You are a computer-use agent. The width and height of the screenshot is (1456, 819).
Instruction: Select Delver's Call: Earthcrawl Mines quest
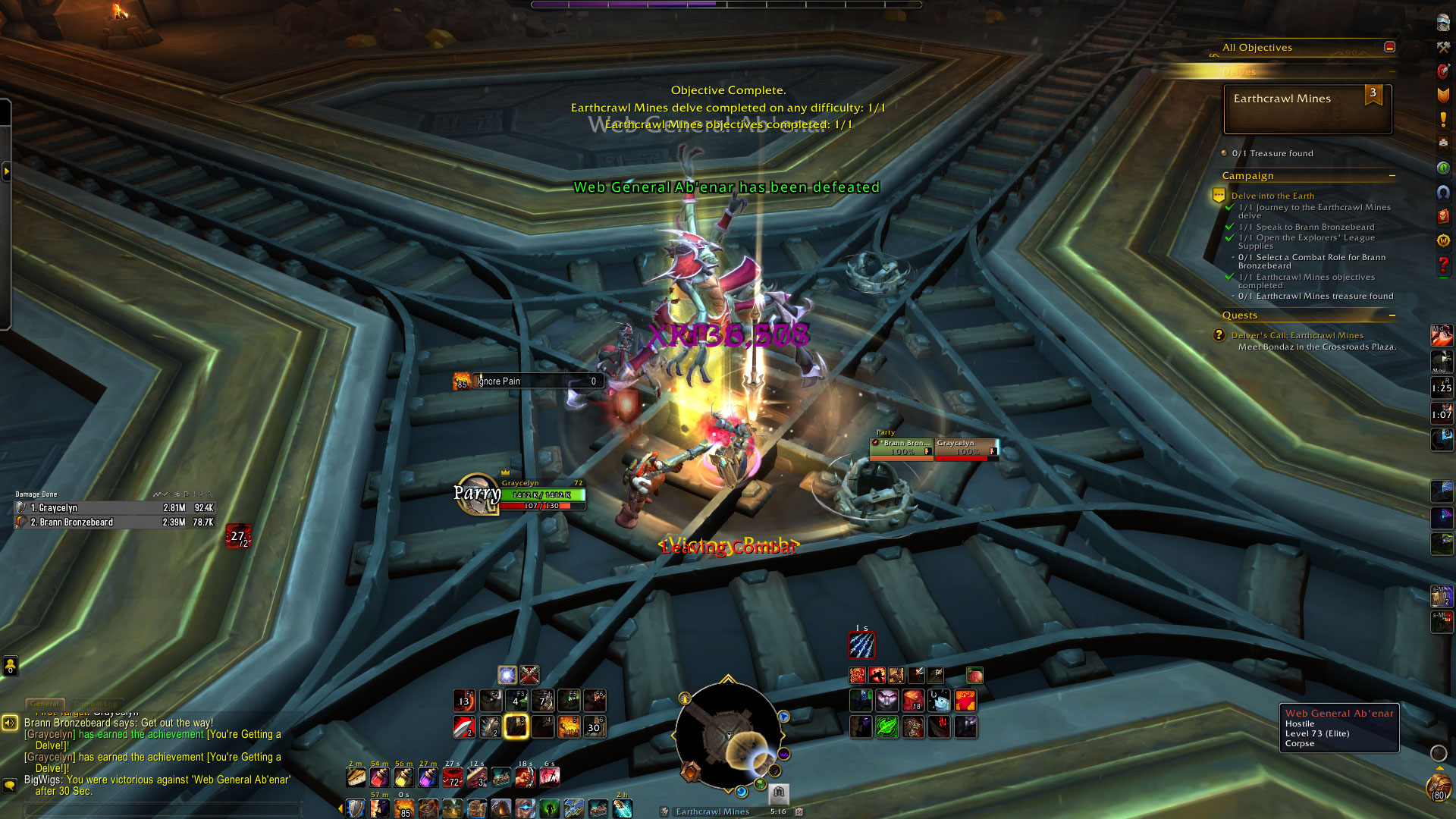point(1297,335)
